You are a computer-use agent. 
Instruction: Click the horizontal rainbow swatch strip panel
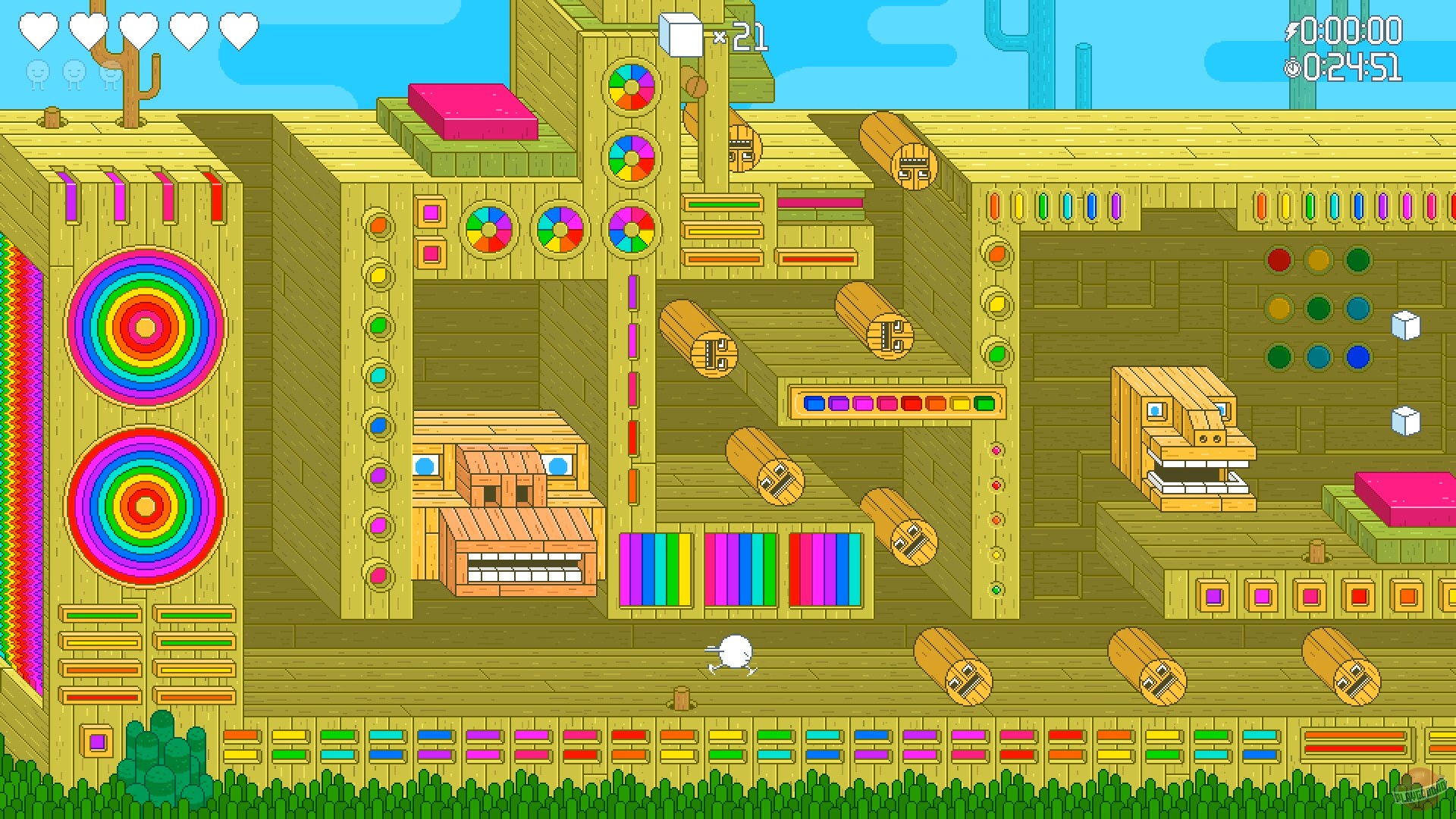(897, 403)
